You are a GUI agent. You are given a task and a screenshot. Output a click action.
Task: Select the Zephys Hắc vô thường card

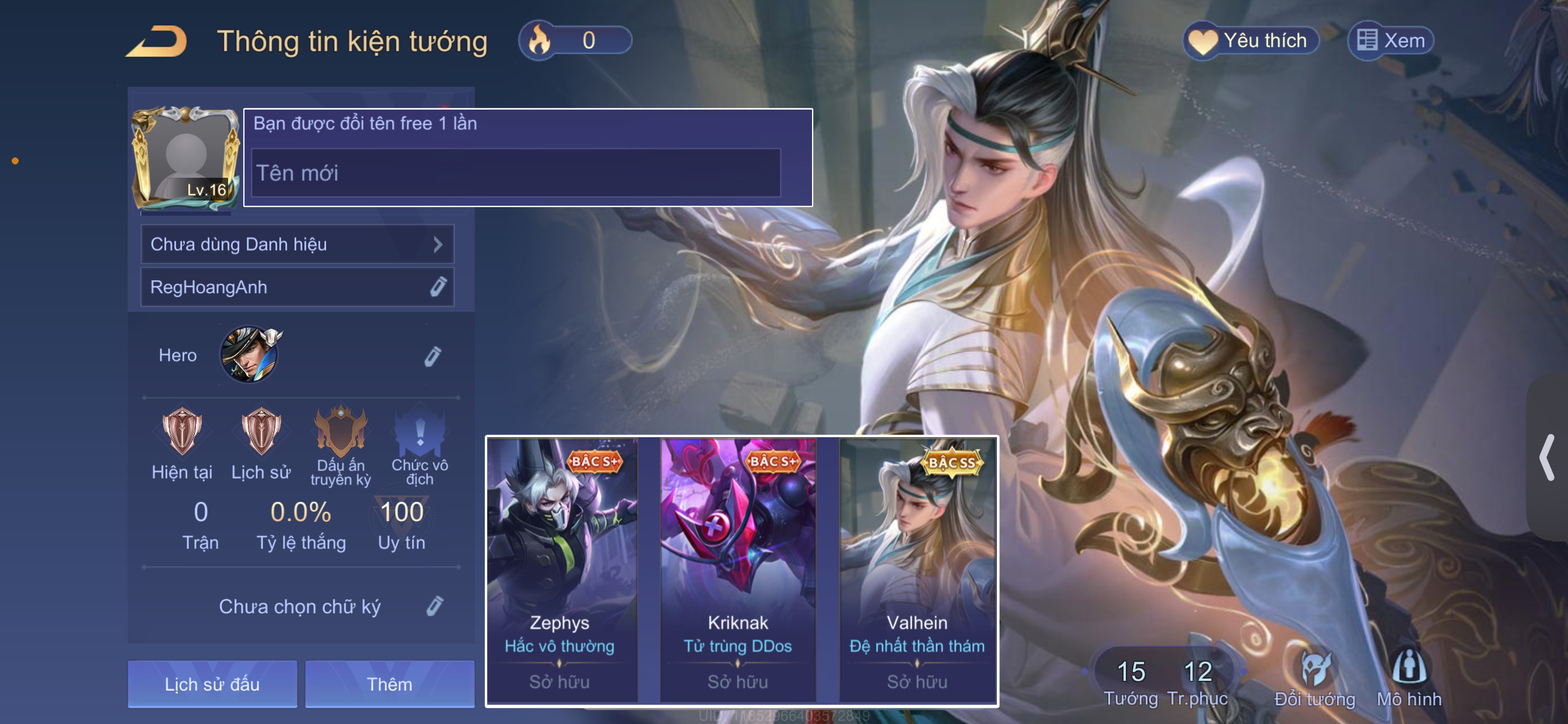click(x=561, y=570)
